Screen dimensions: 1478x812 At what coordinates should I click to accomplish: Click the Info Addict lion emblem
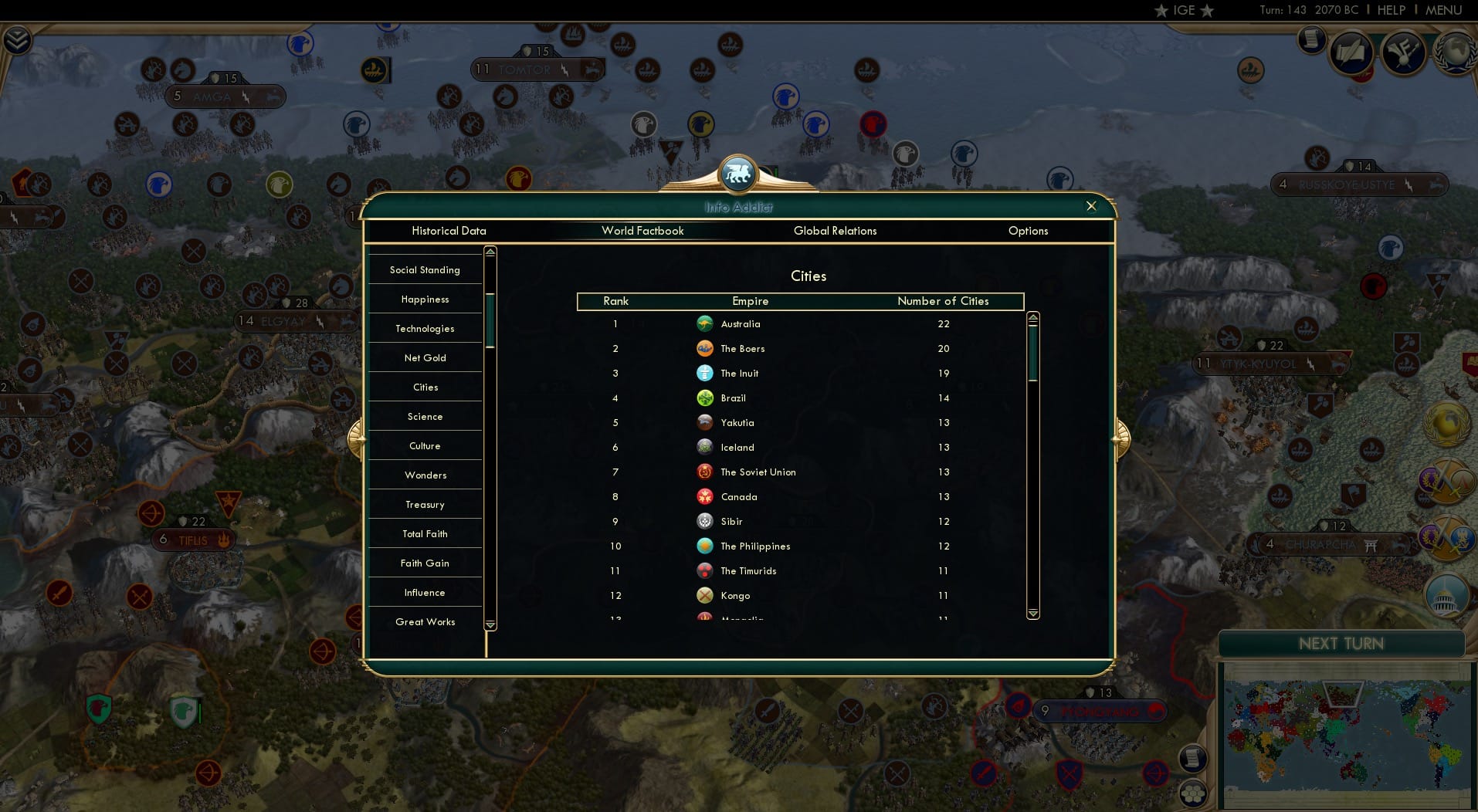click(738, 173)
